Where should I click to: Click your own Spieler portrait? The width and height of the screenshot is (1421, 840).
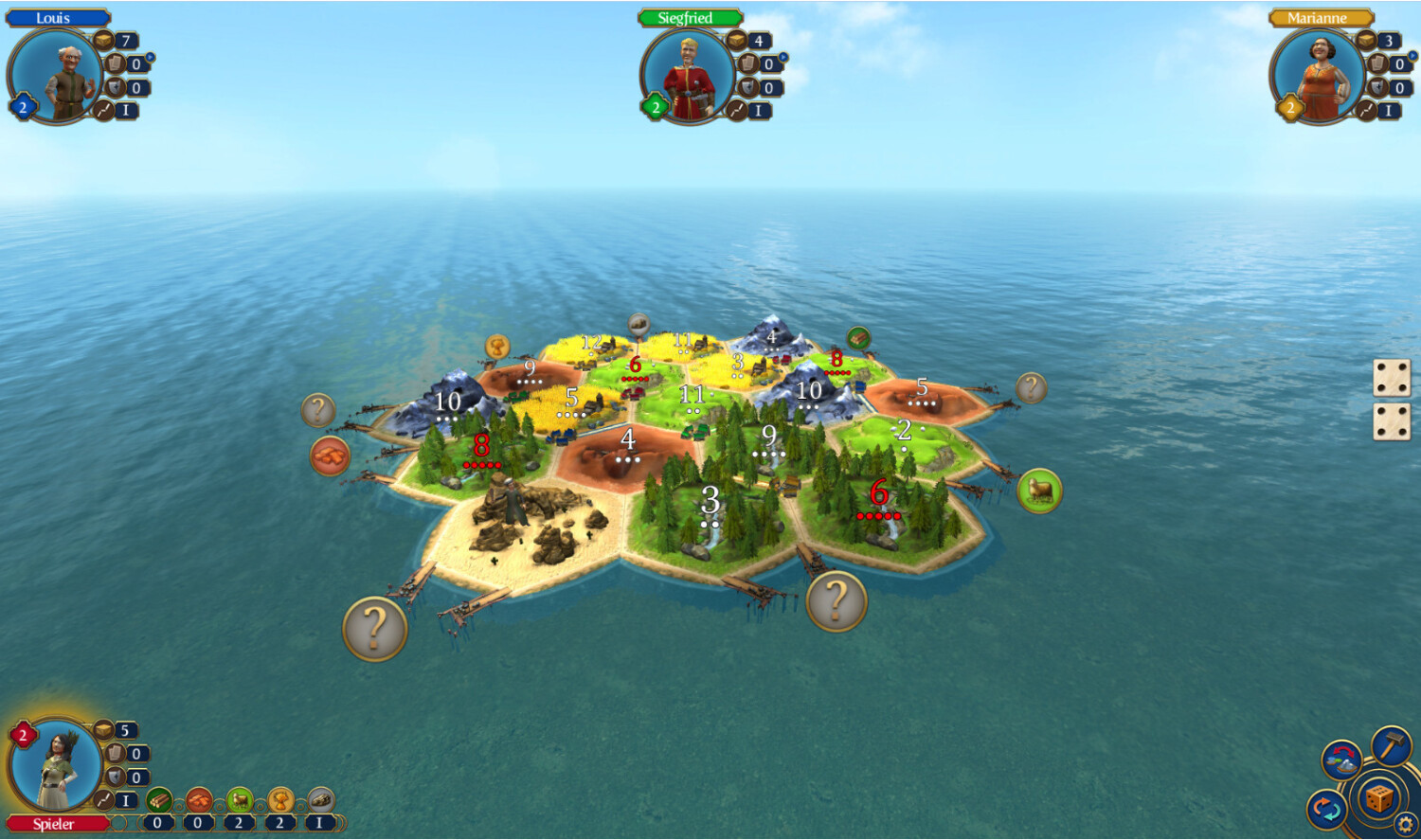point(55,765)
